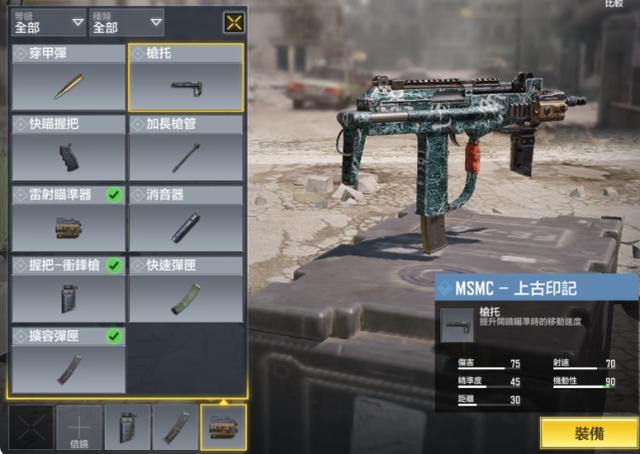Viewport: 640px width, 454px height.
Task: Choose the 加長槍管 extended barrel attachment
Action: click(x=186, y=150)
